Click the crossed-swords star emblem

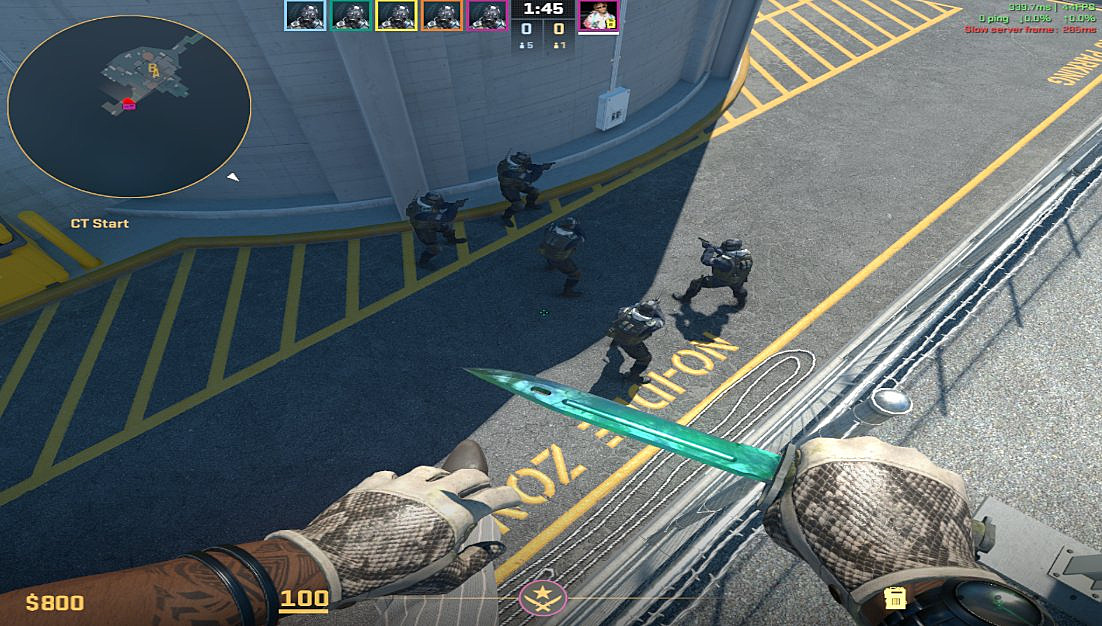click(544, 598)
